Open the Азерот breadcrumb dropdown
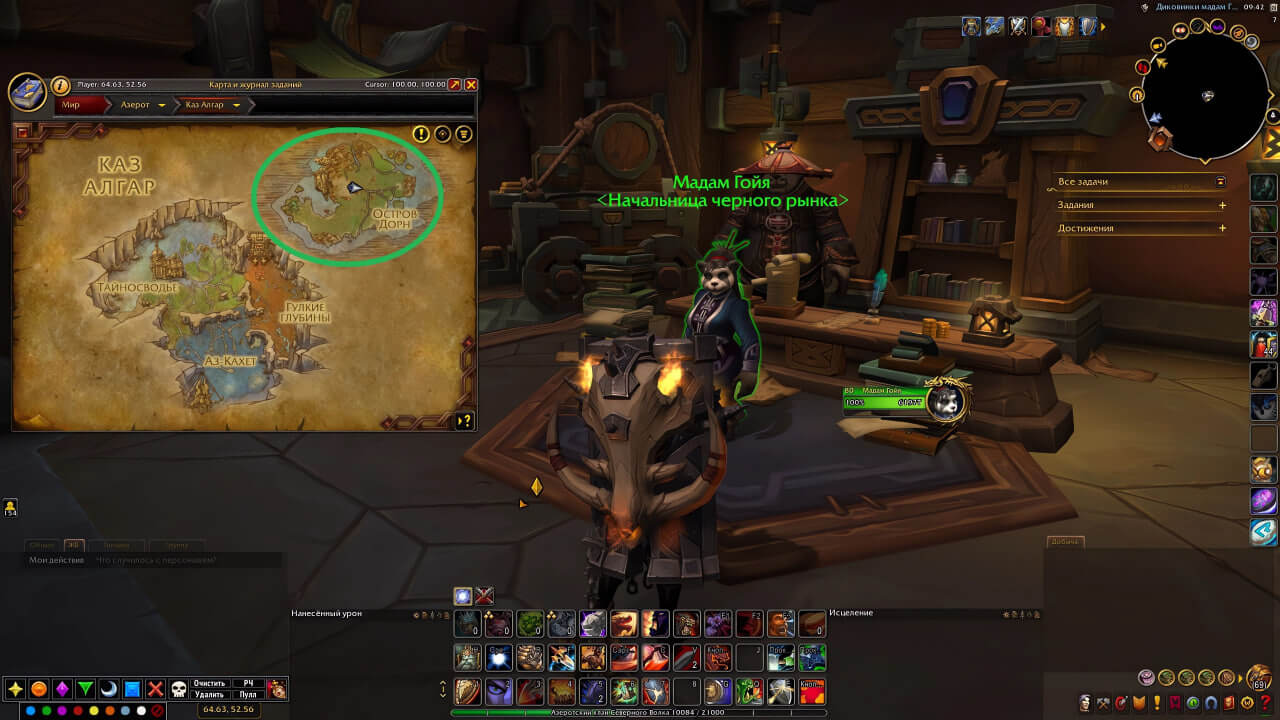This screenshot has width=1280, height=720. (x=162, y=105)
